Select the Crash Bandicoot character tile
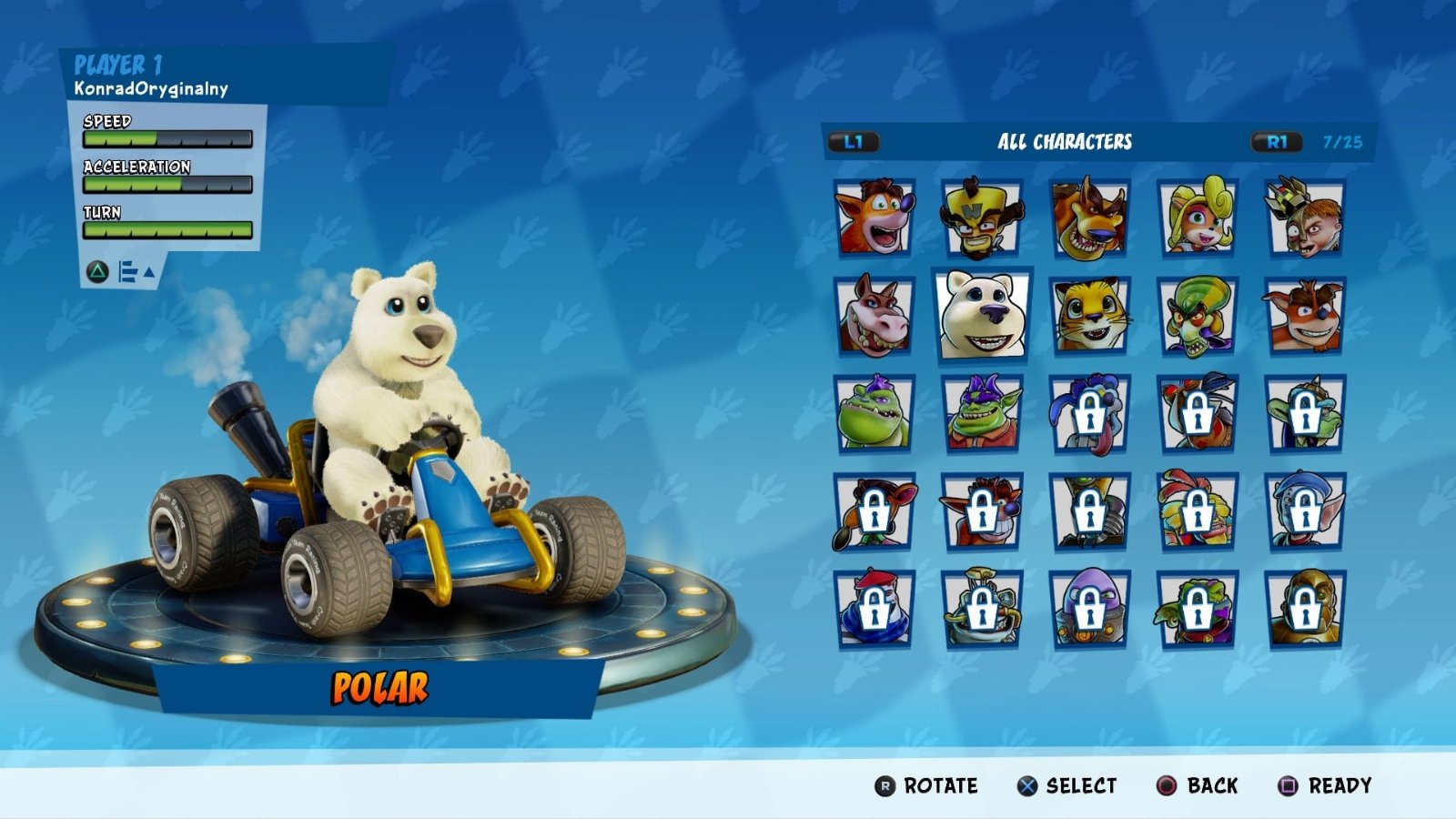 (x=875, y=217)
